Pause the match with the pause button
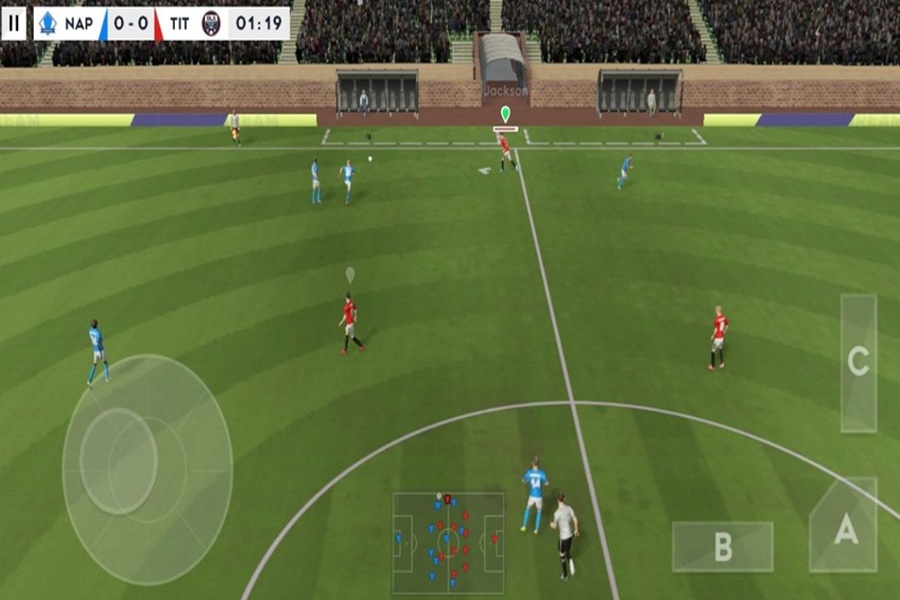Image resolution: width=900 pixels, height=600 pixels. tap(14, 23)
